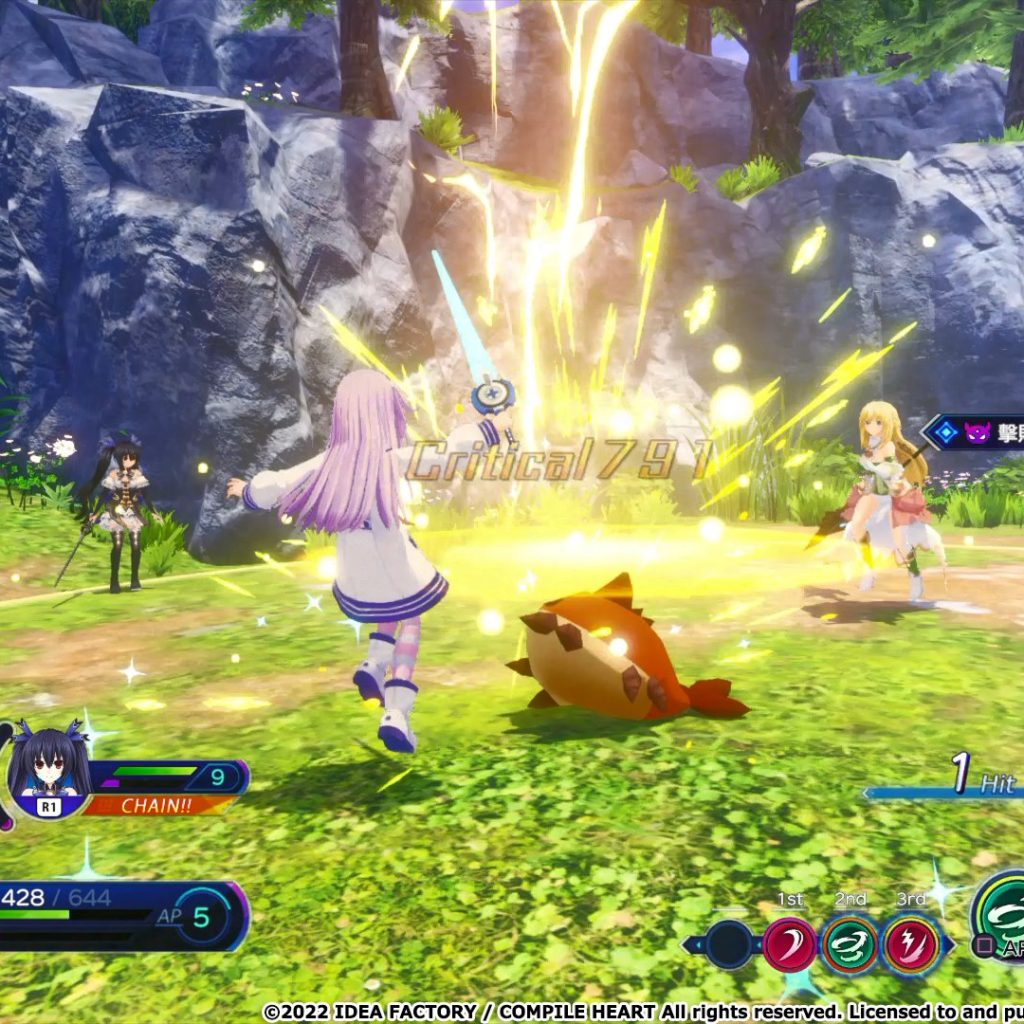Open the purple demon objective tracker
1024x1024 pixels.
click(x=975, y=433)
